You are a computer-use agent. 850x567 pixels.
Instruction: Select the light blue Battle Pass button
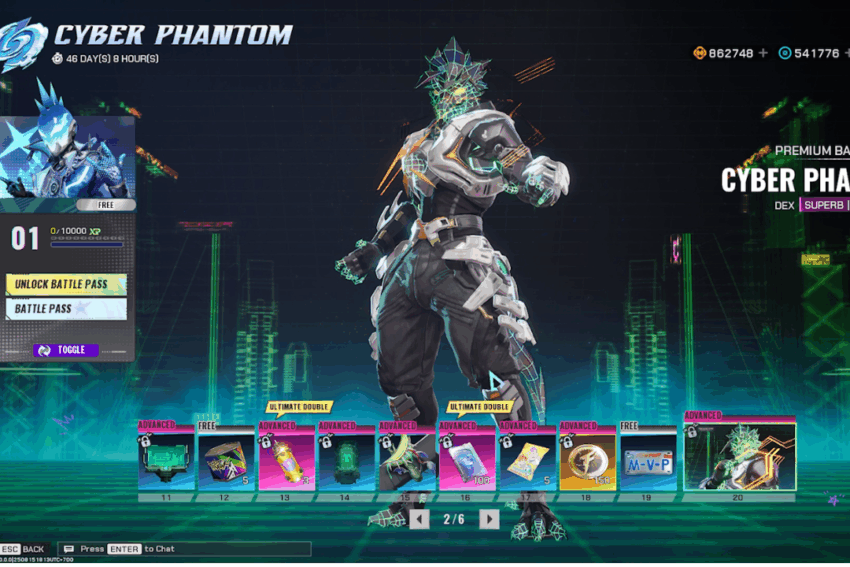tap(66, 309)
